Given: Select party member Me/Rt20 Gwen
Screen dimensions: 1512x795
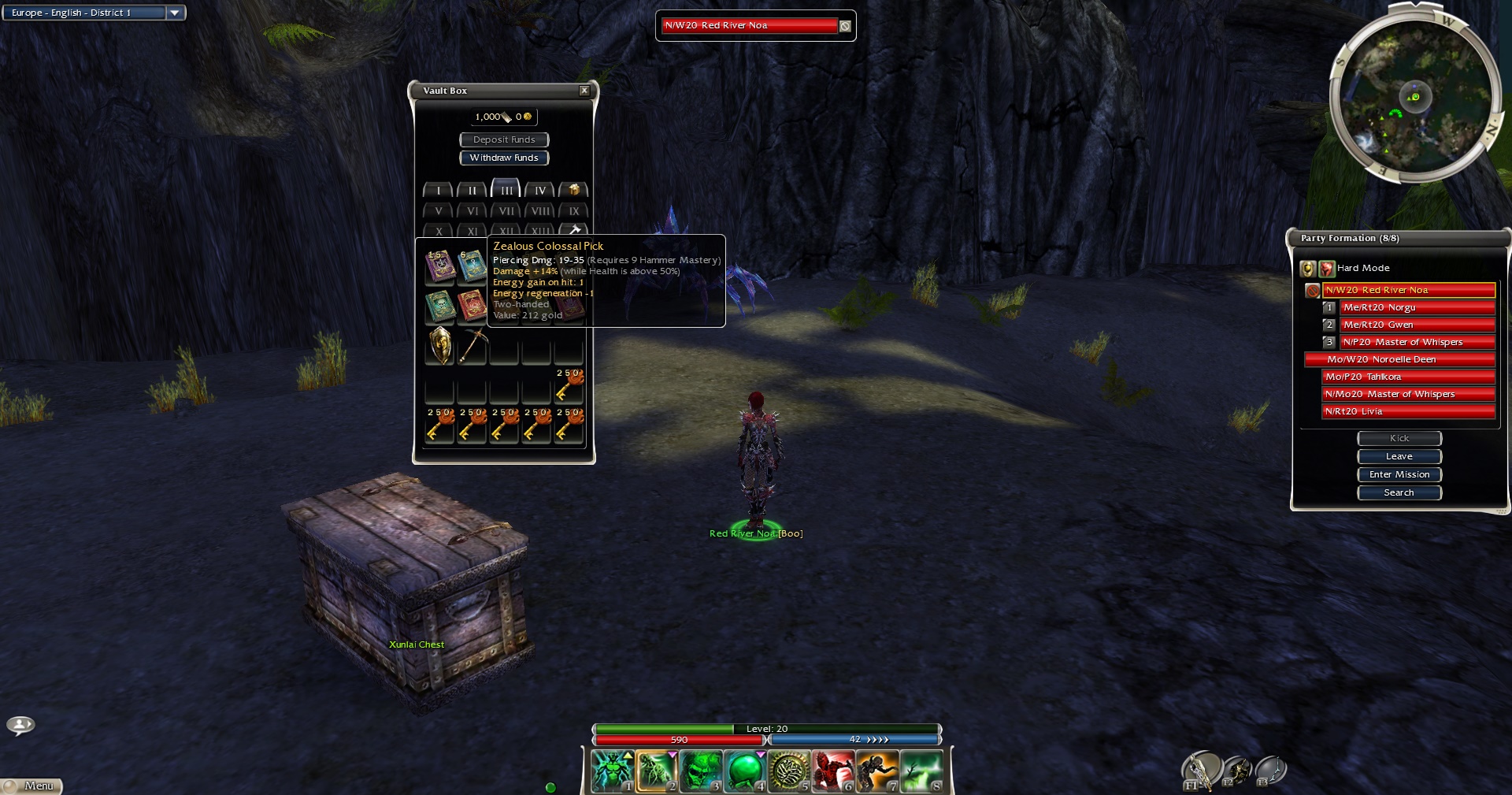Looking at the screenshot, I should (x=1417, y=325).
